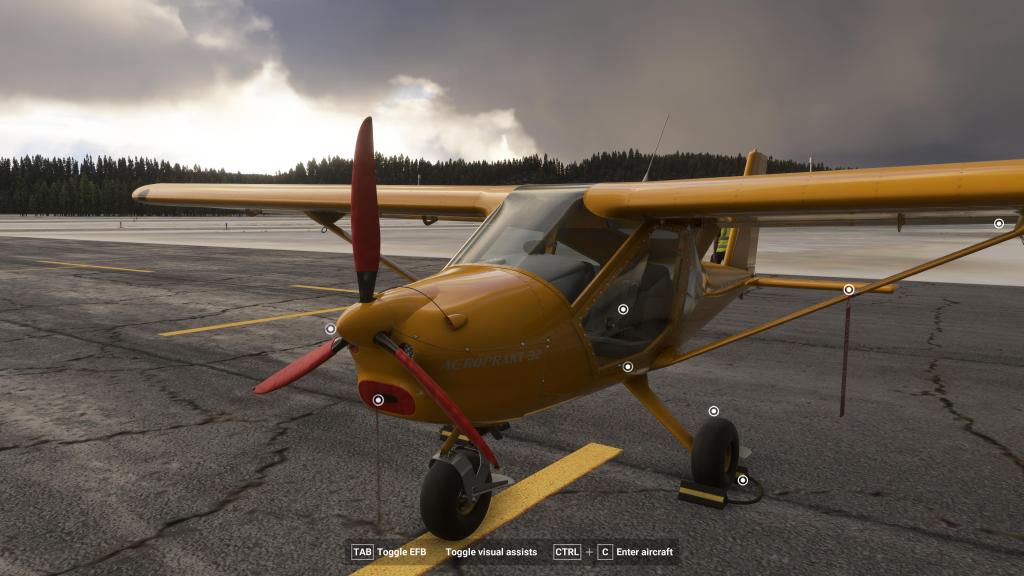The image size is (1024, 576).
Task: Activate the marker above the main wheel
Action: coord(713,411)
